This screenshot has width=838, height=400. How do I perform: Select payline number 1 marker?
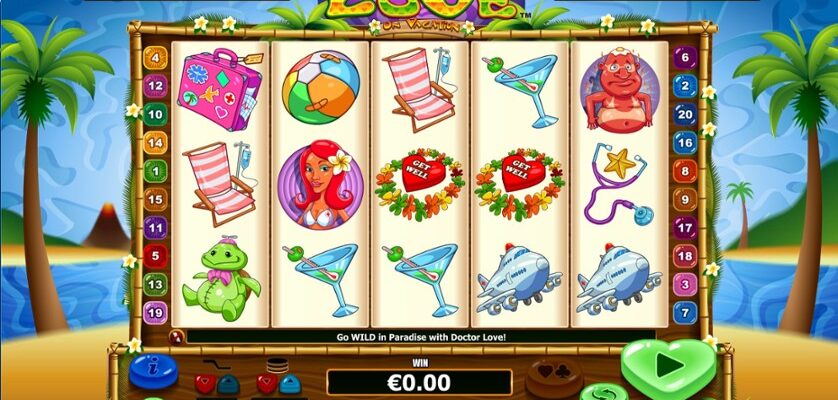tap(155, 171)
